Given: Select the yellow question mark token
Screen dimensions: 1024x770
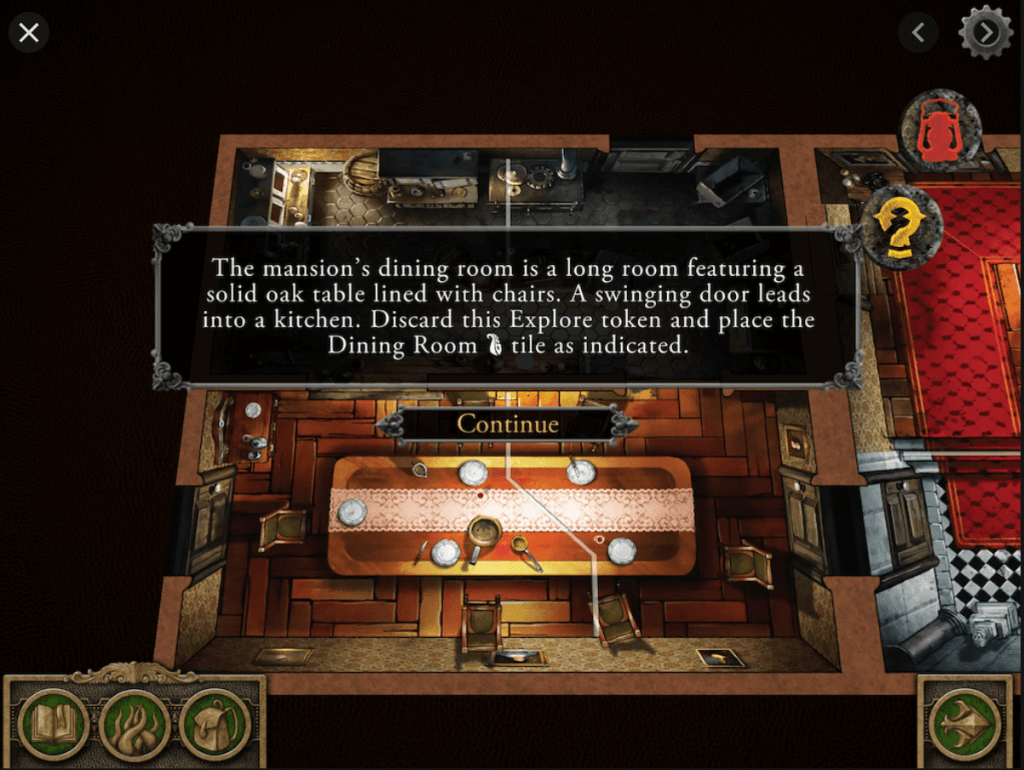Looking at the screenshot, I should [901, 227].
